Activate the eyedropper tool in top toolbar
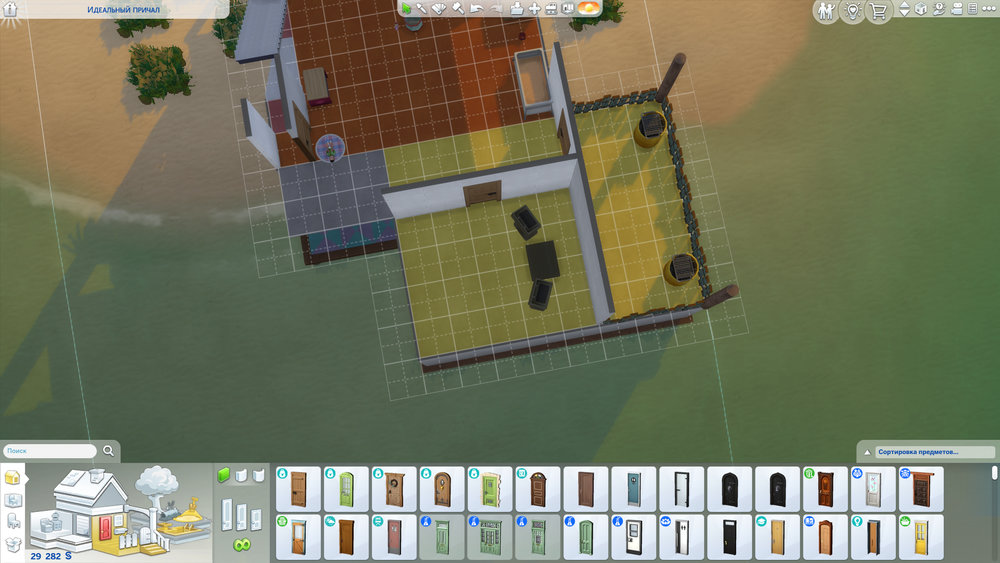This screenshot has height=563, width=1000. tap(422, 9)
